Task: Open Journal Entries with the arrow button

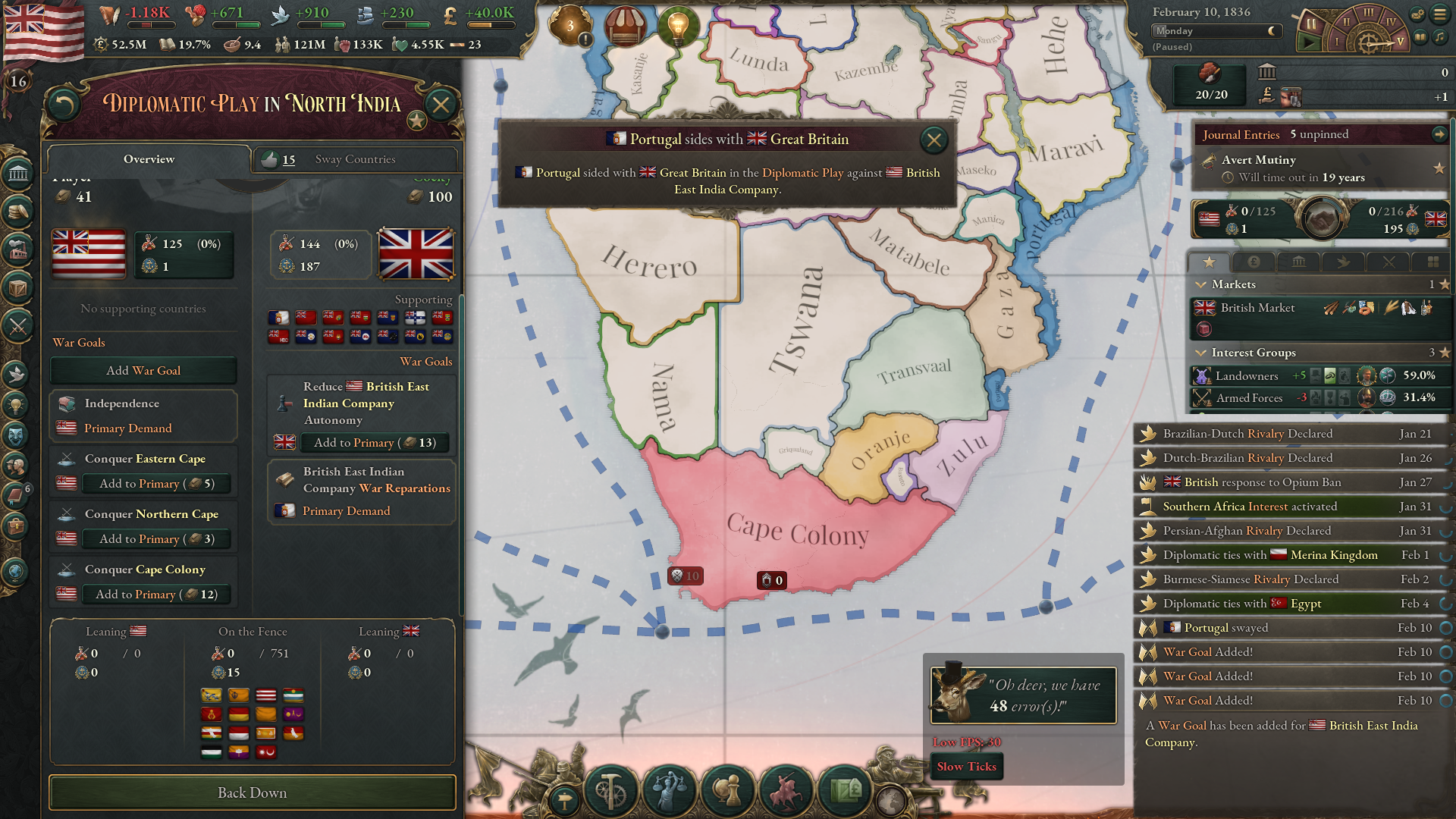Action: tap(1439, 134)
